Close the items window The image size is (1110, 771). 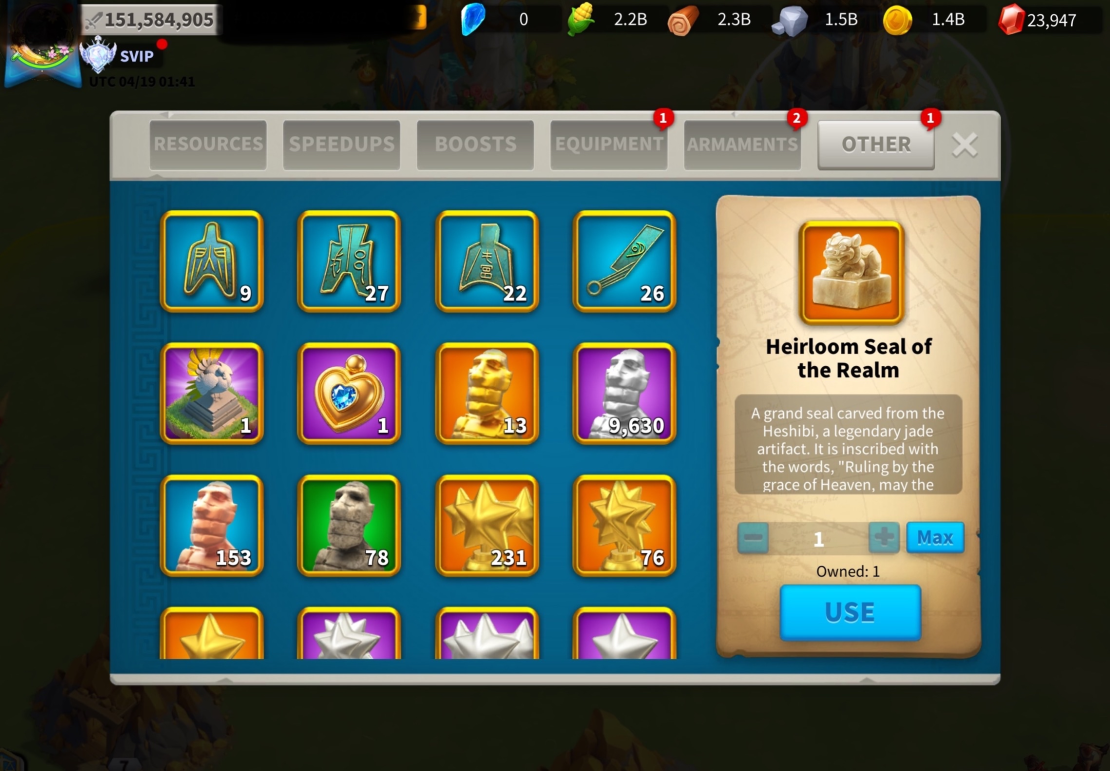964,144
